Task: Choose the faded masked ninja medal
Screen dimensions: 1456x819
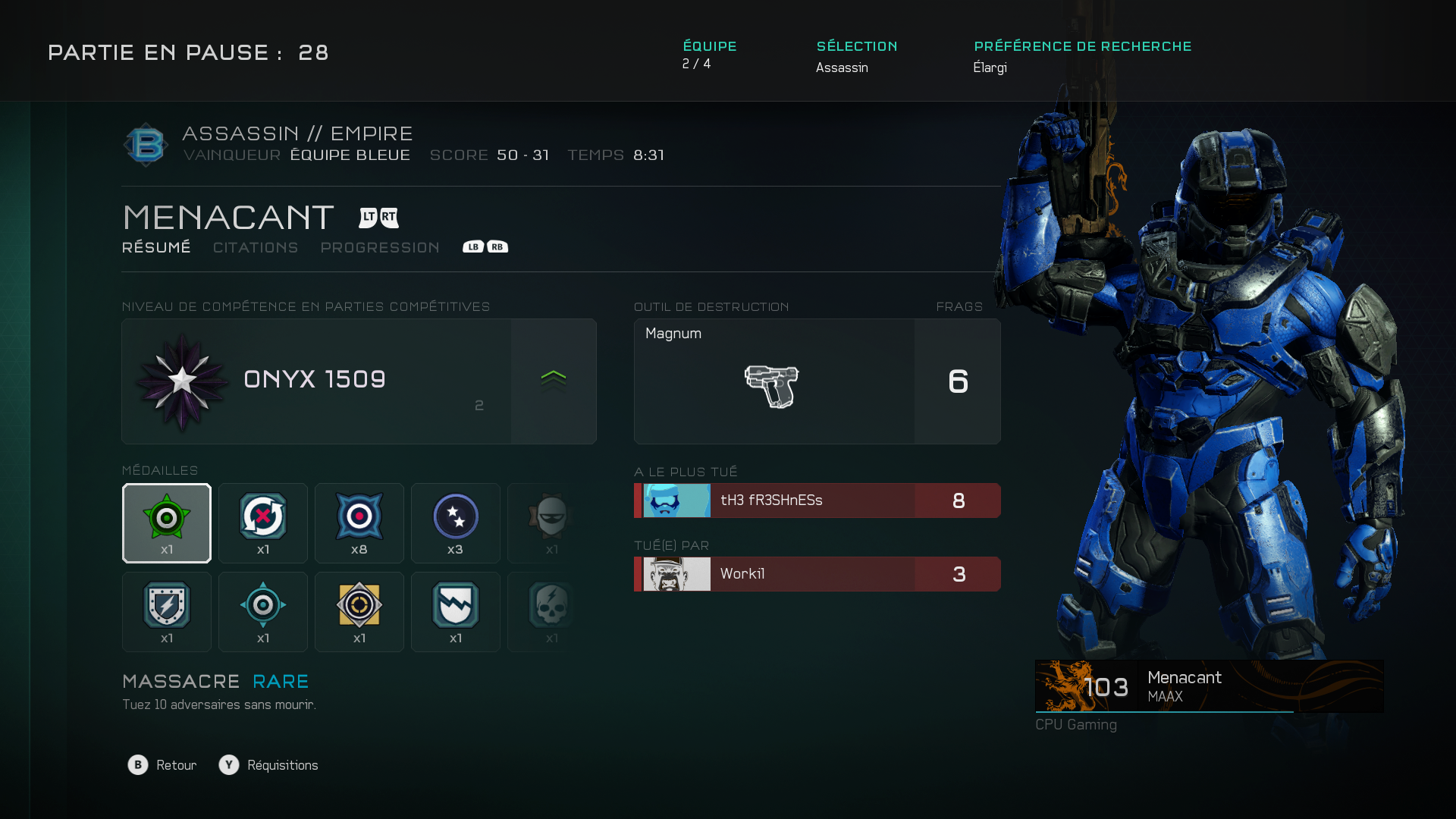Action: 550,523
